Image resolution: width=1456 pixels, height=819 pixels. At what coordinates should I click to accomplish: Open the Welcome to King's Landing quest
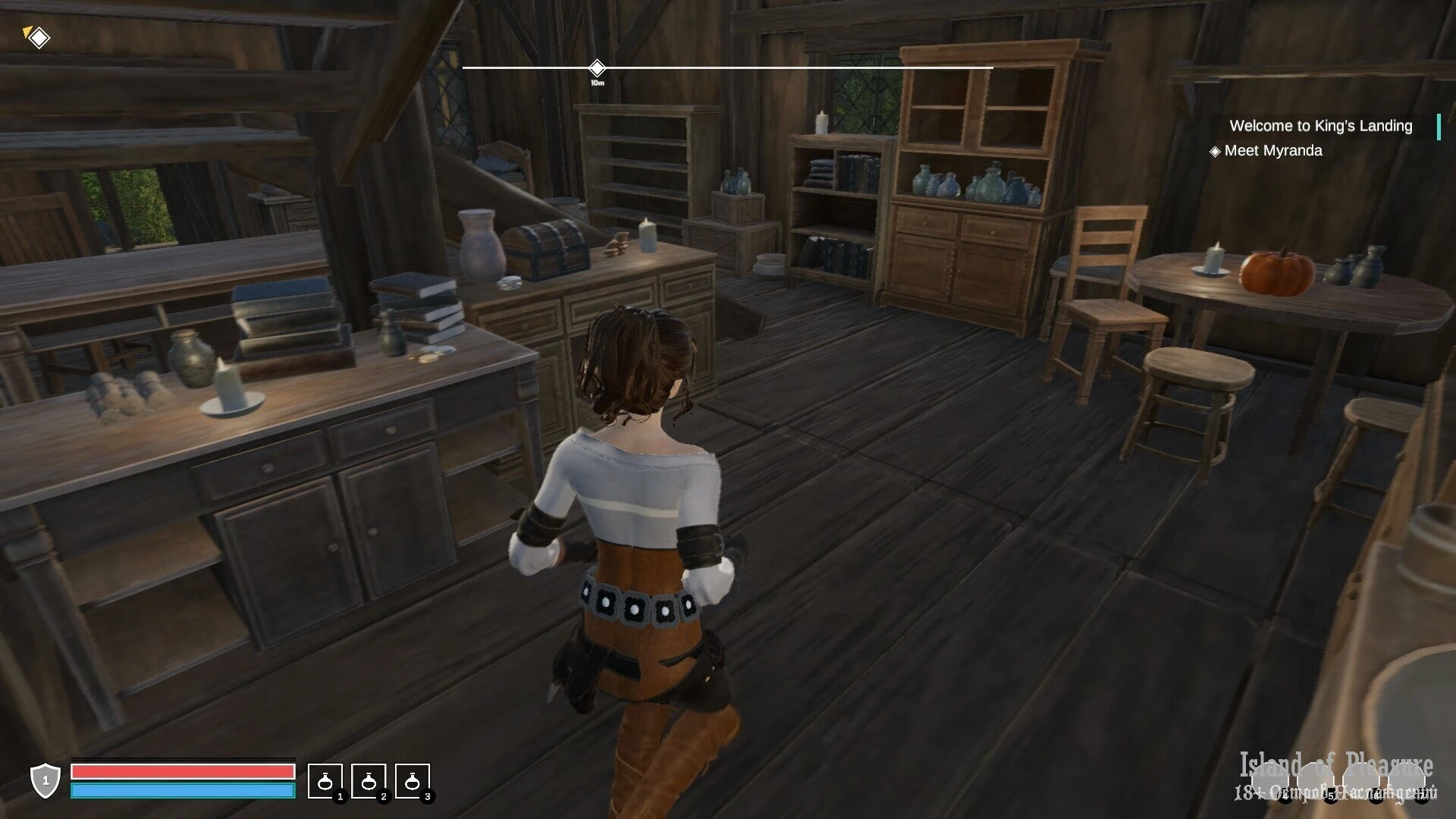pyautogui.click(x=1320, y=126)
